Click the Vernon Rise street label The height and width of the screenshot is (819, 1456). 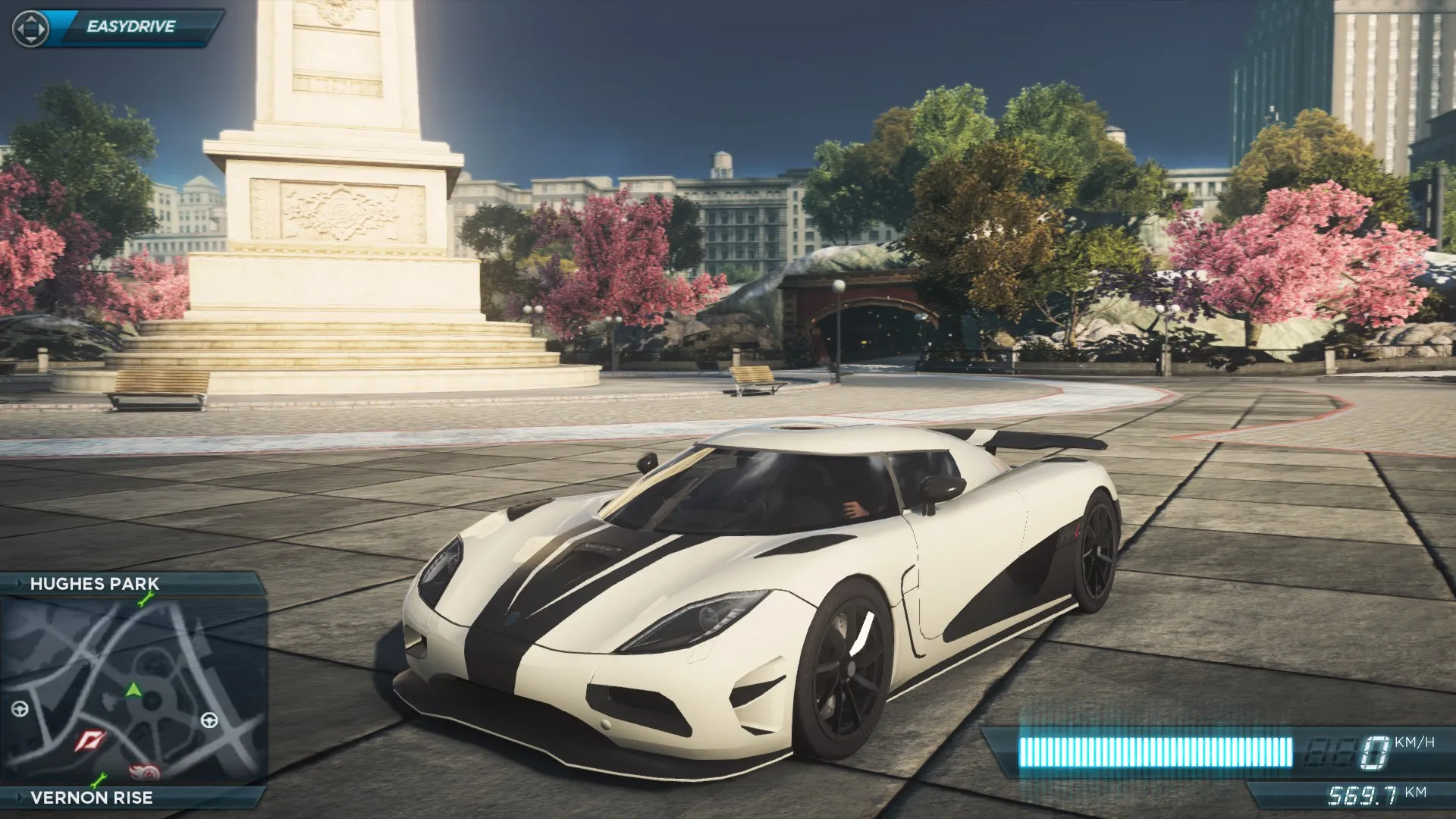pyautogui.click(x=91, y=798)
